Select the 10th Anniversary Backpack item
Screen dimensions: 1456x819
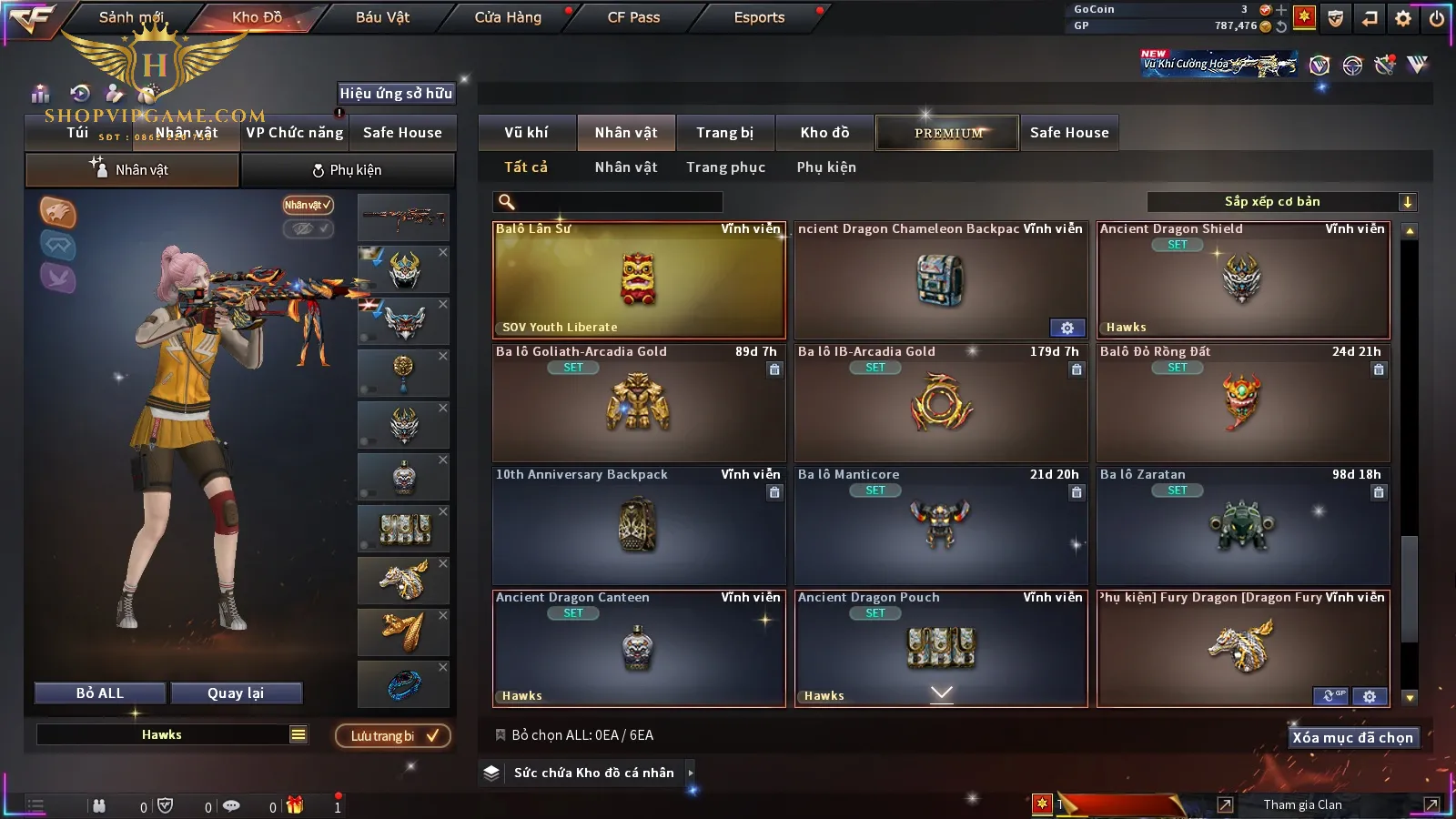click(639, 526)
